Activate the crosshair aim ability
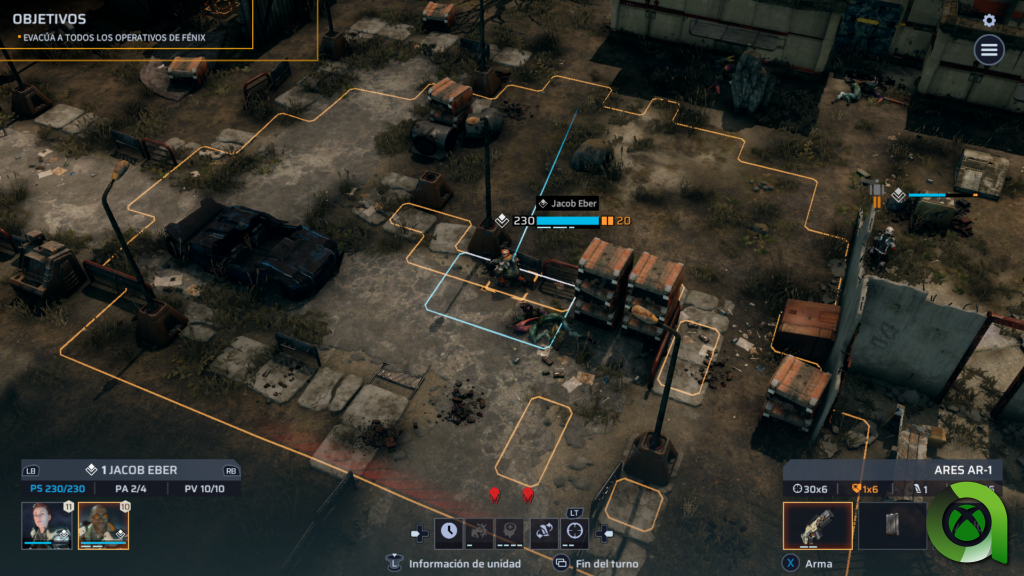The image size is (1024, 576). click(575, 531)
